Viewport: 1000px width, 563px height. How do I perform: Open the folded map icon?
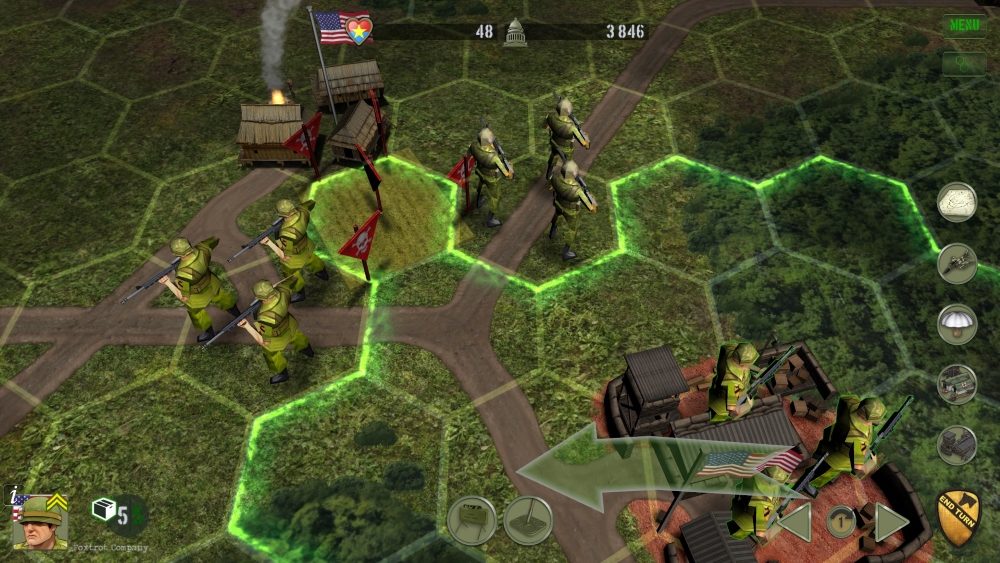pyautogui.click(x=957, y=202)
